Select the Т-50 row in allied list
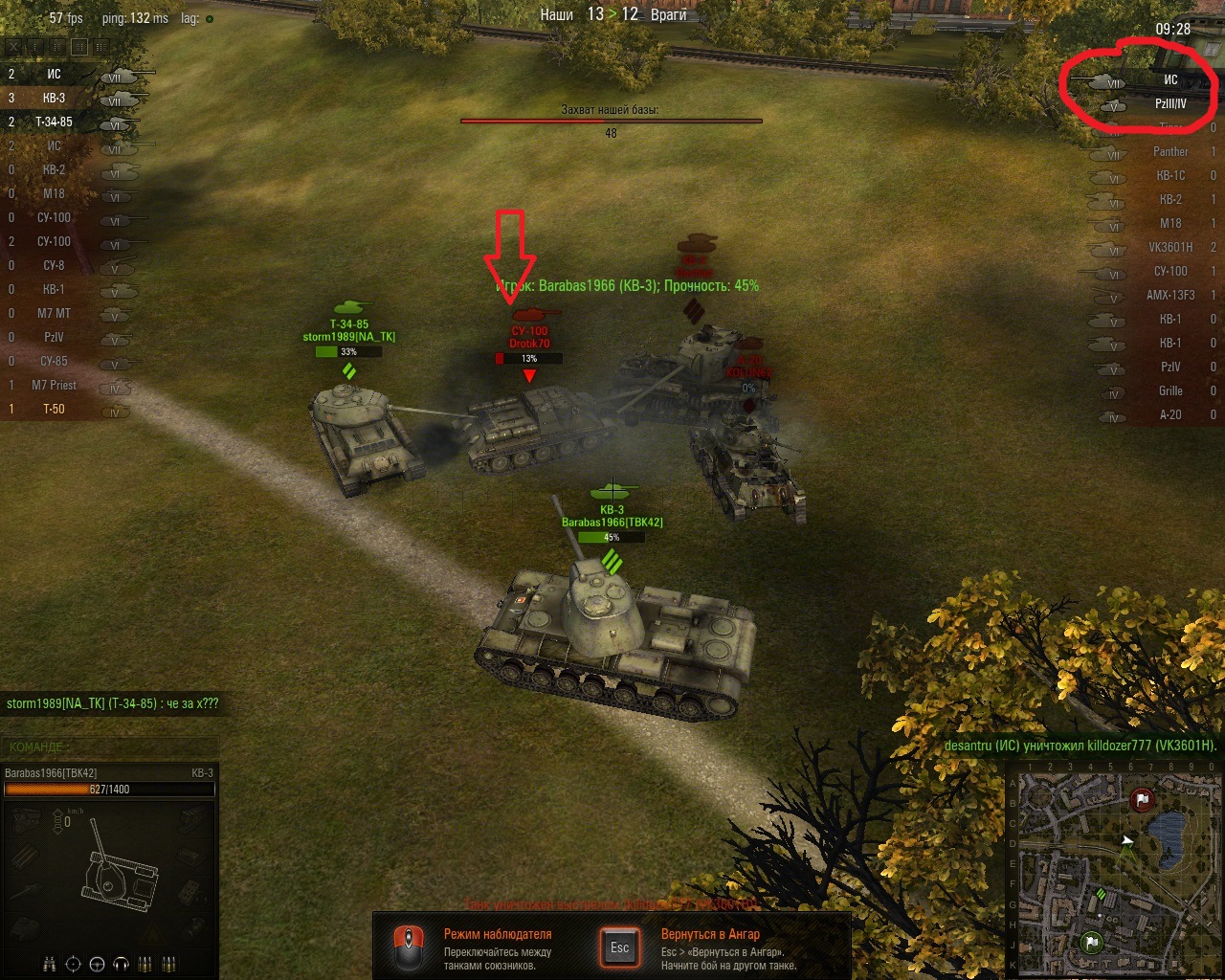The height and width of the screenshot is (980, 1225). [x=55, y=409]
